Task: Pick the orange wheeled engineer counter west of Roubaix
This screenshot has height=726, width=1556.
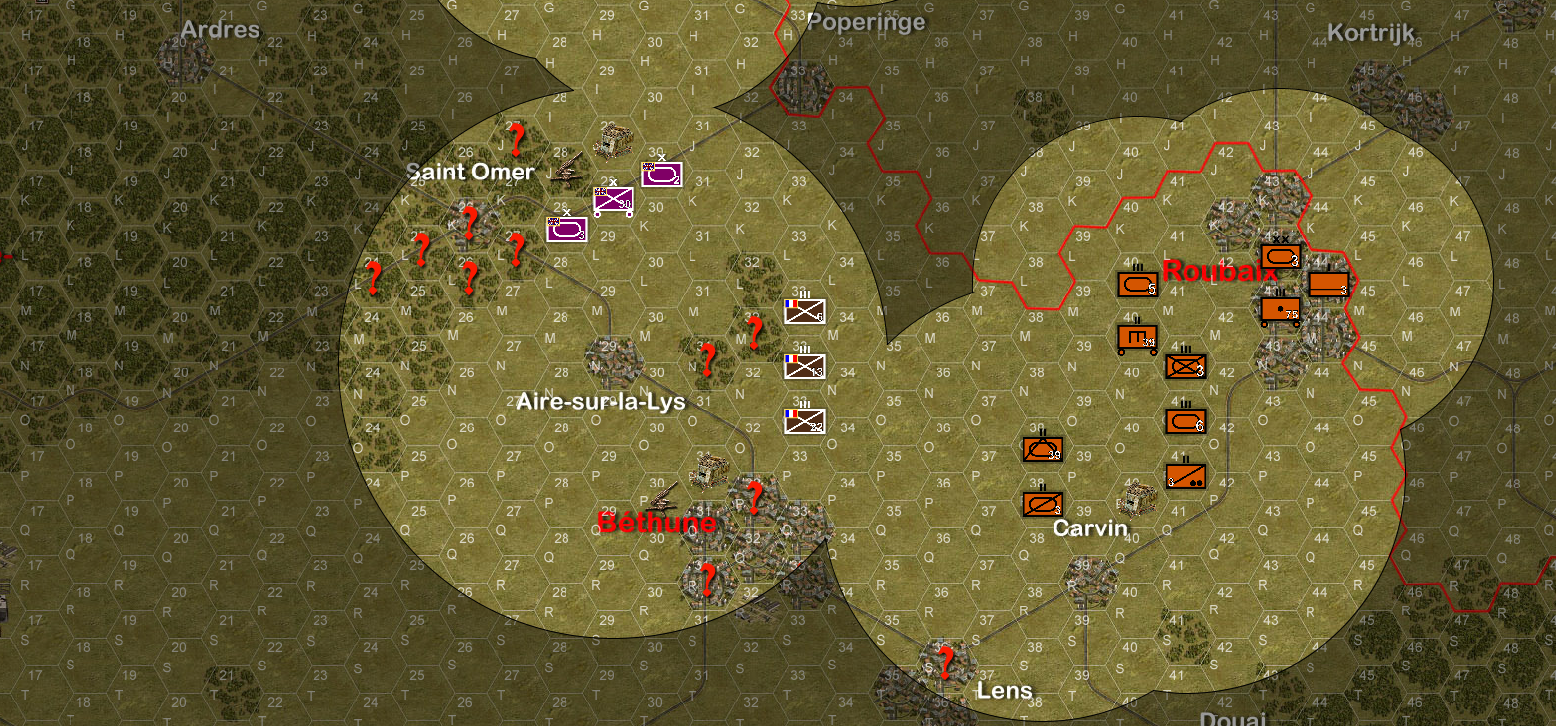Action: pos(1137,339)
